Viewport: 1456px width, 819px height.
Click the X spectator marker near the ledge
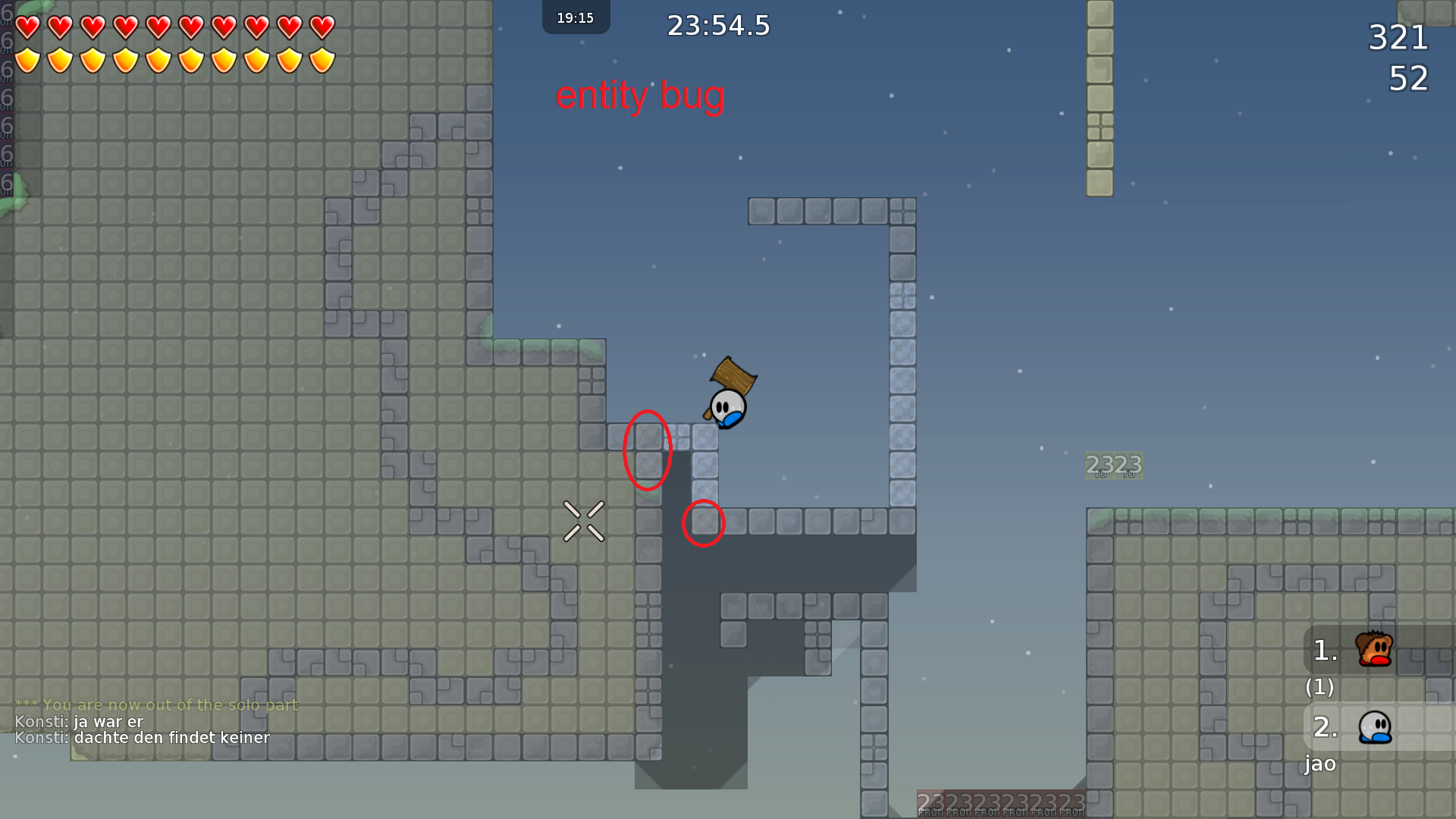[x=584, y=520]
